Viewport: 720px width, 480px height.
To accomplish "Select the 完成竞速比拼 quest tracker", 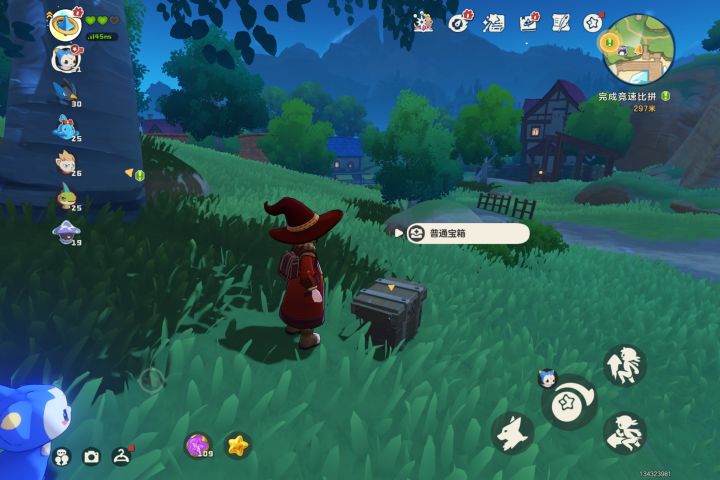I will 629,96.
